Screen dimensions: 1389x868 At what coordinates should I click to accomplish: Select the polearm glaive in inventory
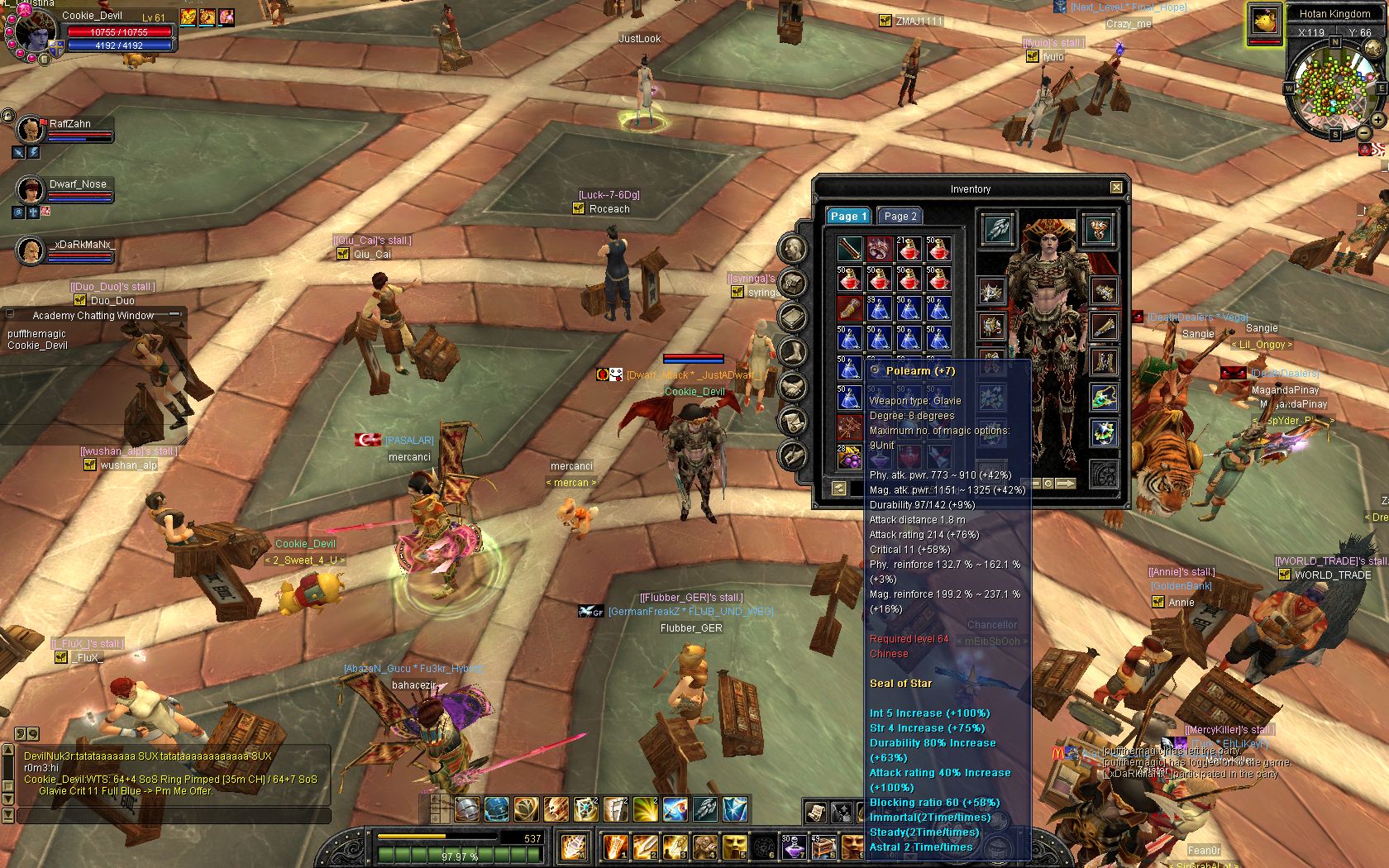850,249
